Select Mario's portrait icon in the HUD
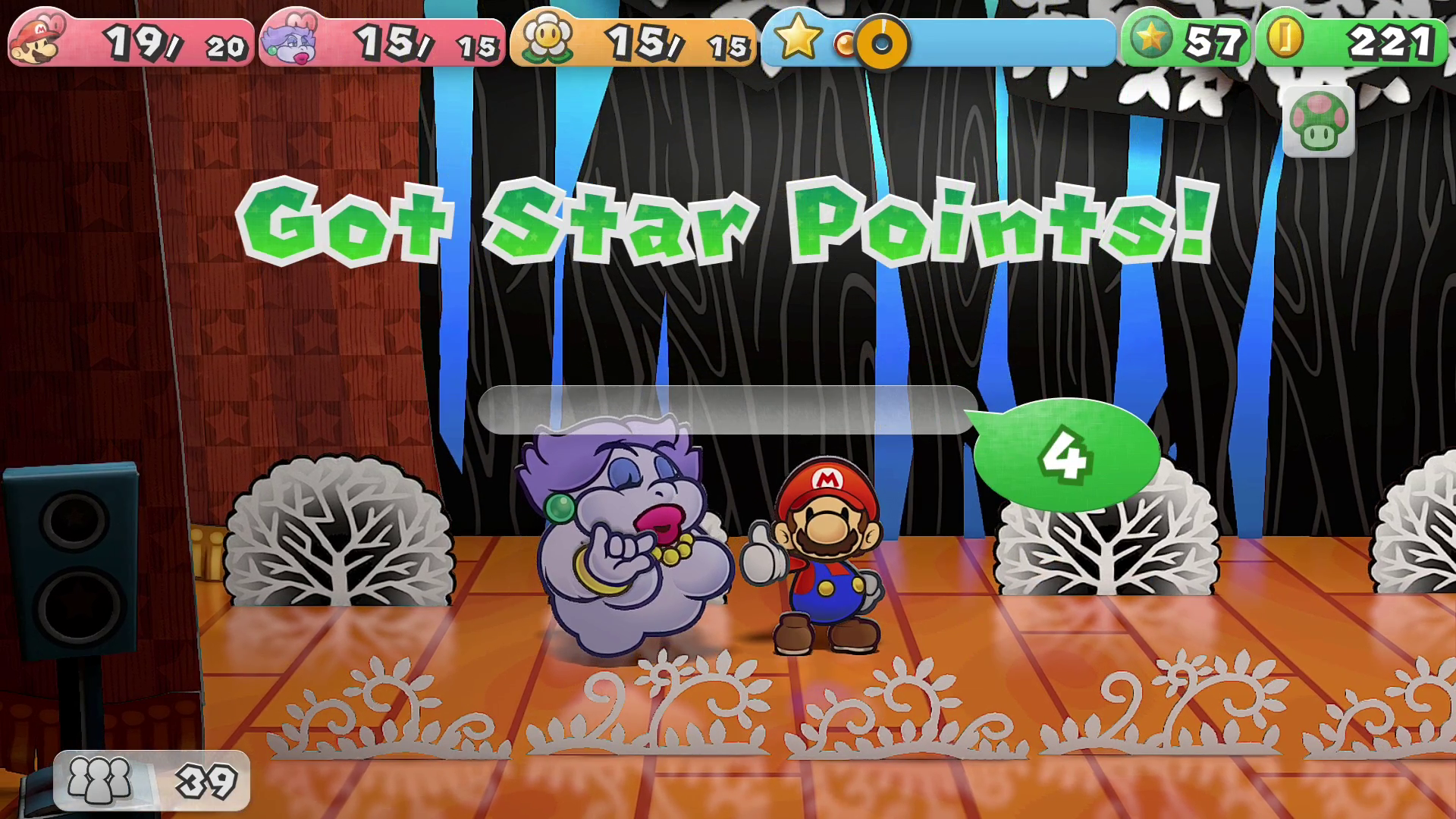1456x819 pixels. (38, 42)
